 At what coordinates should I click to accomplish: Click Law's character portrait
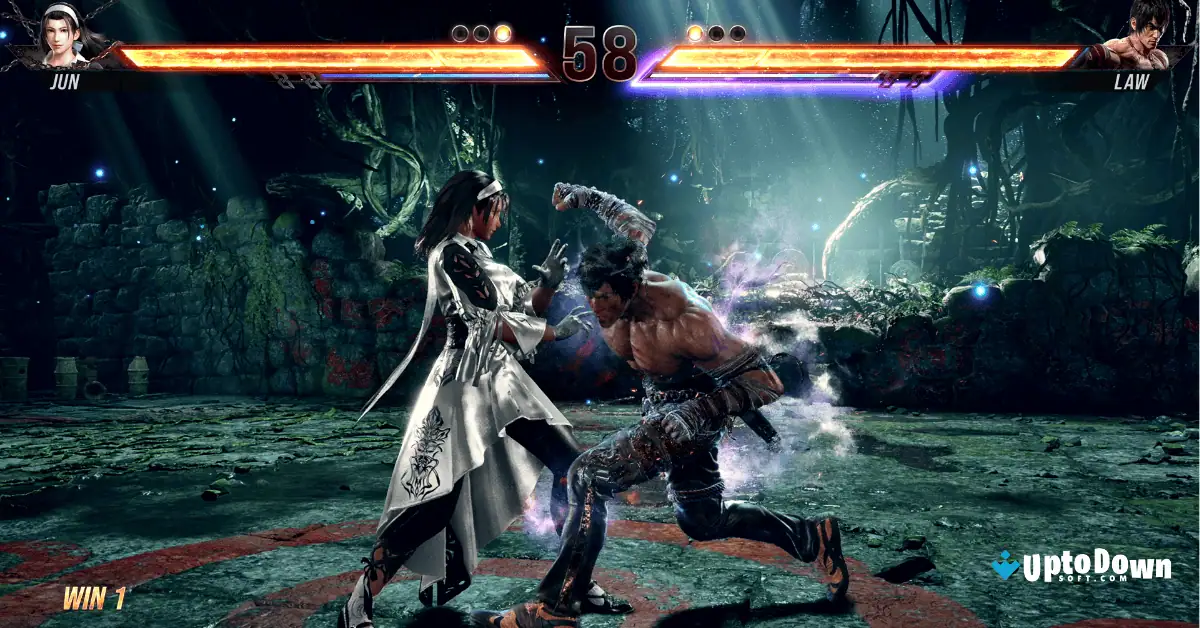click(1136, 35)
